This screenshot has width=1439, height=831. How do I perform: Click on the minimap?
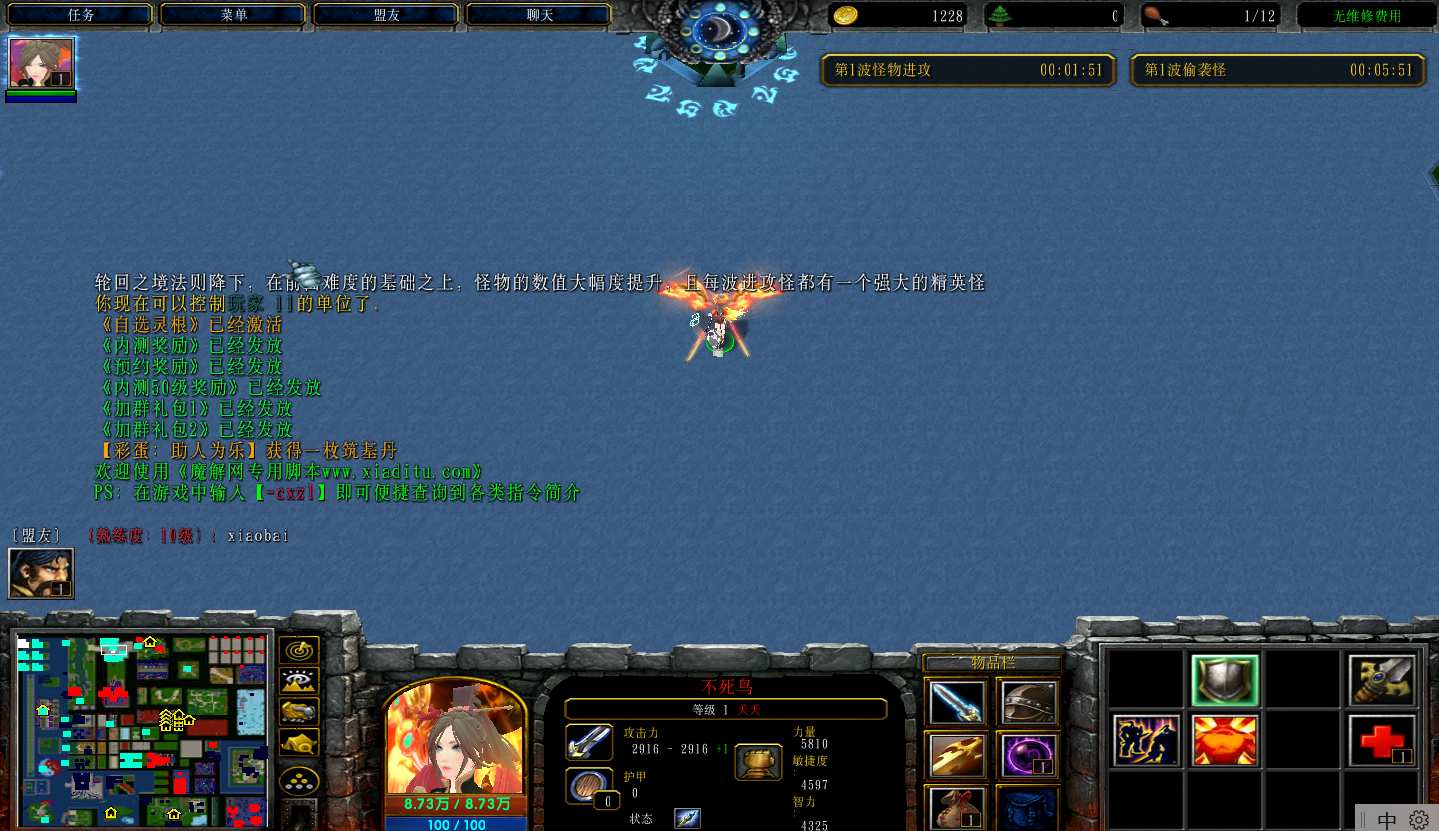[143, 727]
